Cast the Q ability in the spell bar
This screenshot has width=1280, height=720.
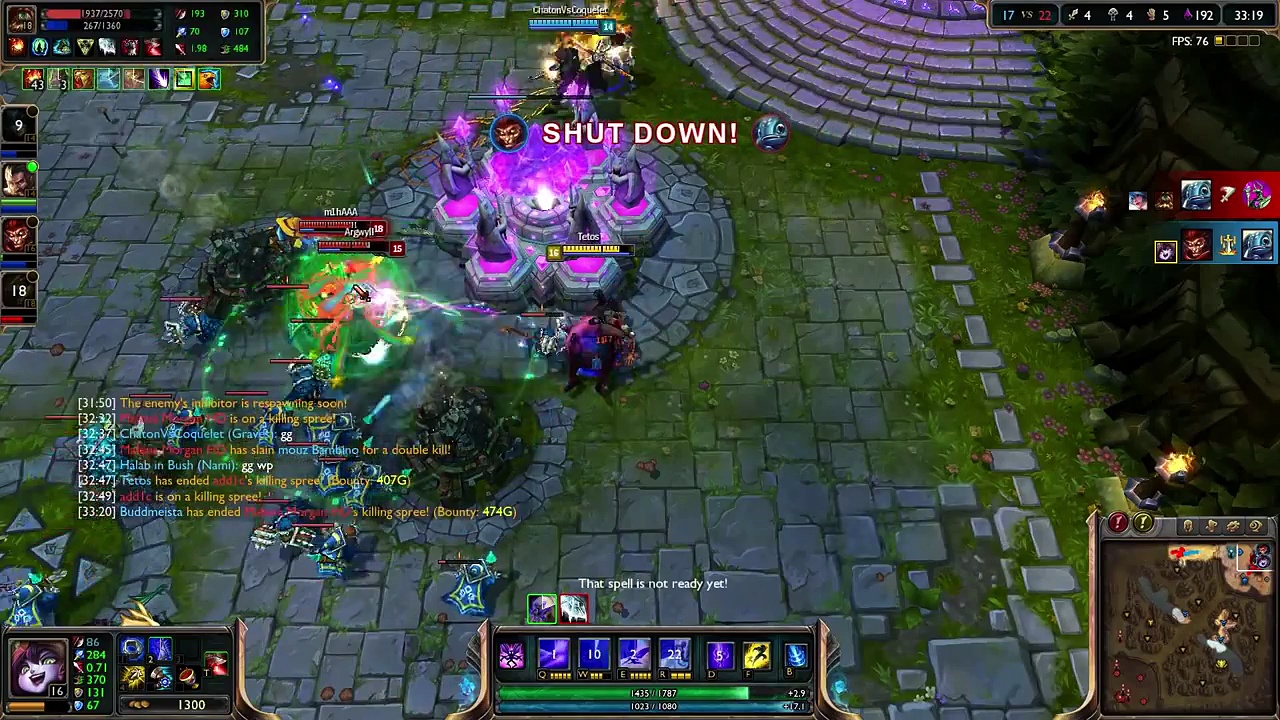click(x=553, y=655)
